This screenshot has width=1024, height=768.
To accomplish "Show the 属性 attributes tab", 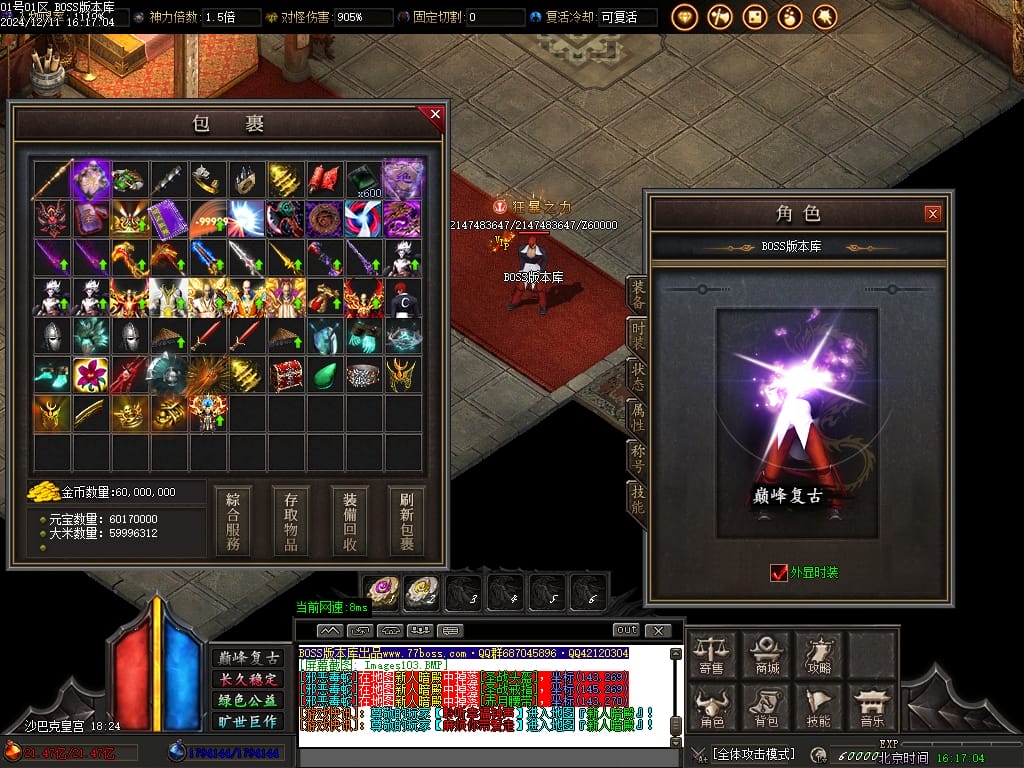I will tap(637, 418).
